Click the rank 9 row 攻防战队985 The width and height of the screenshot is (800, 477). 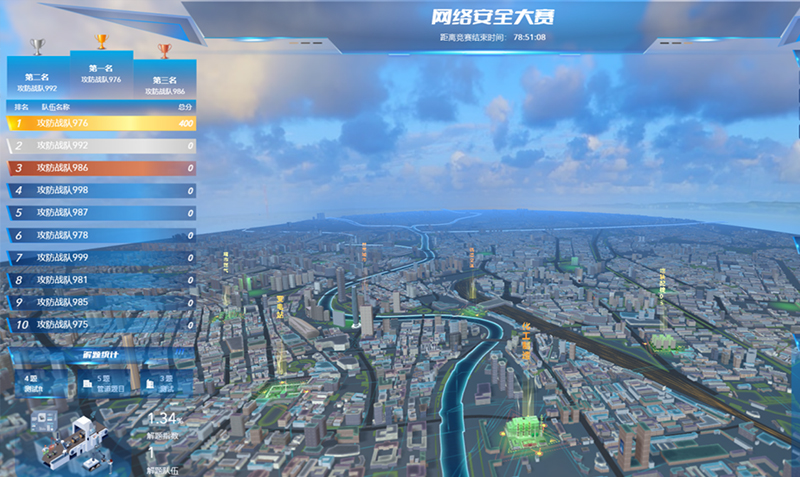click(100, 302)
